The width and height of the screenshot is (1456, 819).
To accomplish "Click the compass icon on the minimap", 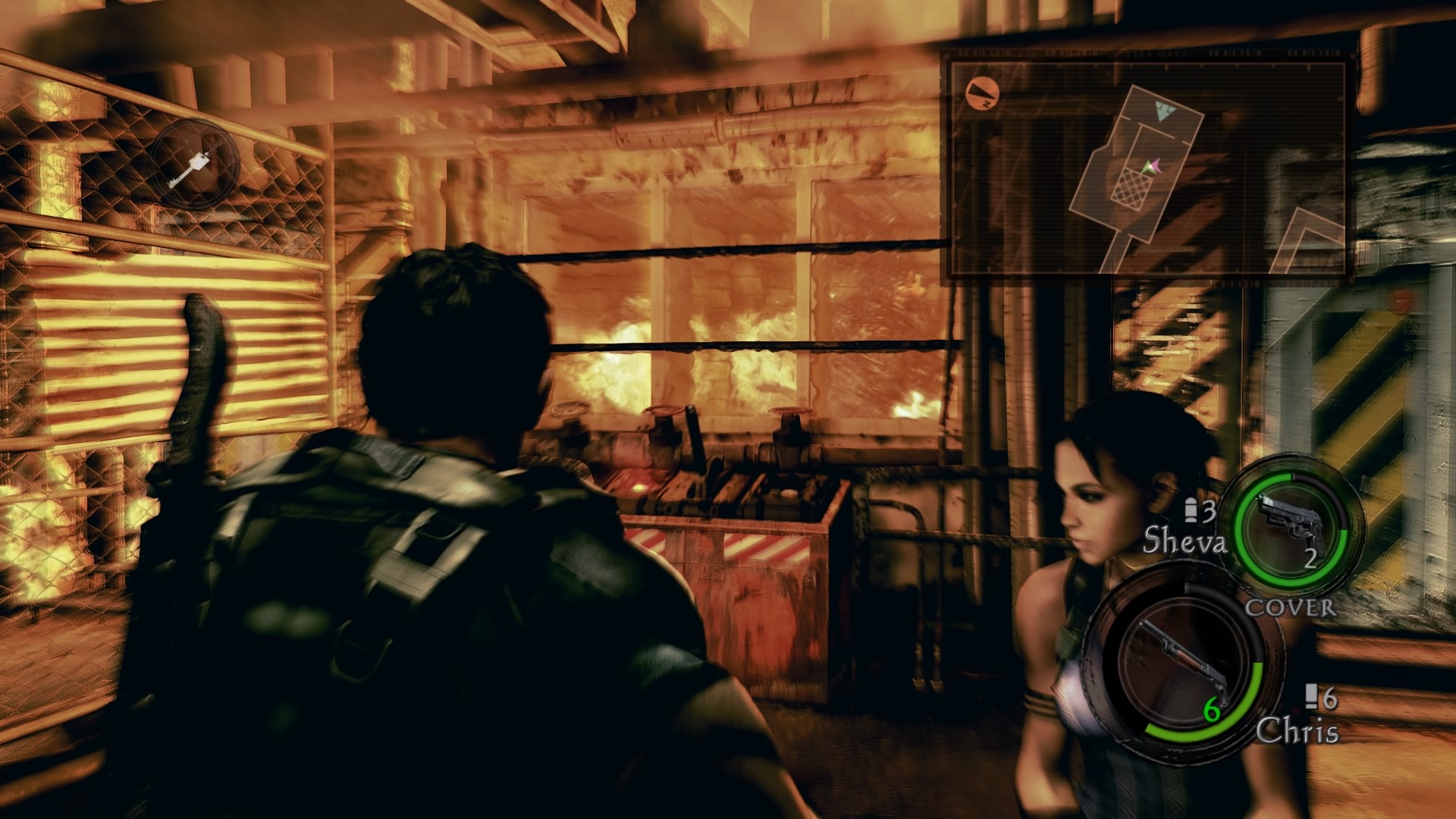I will [983, 93].
